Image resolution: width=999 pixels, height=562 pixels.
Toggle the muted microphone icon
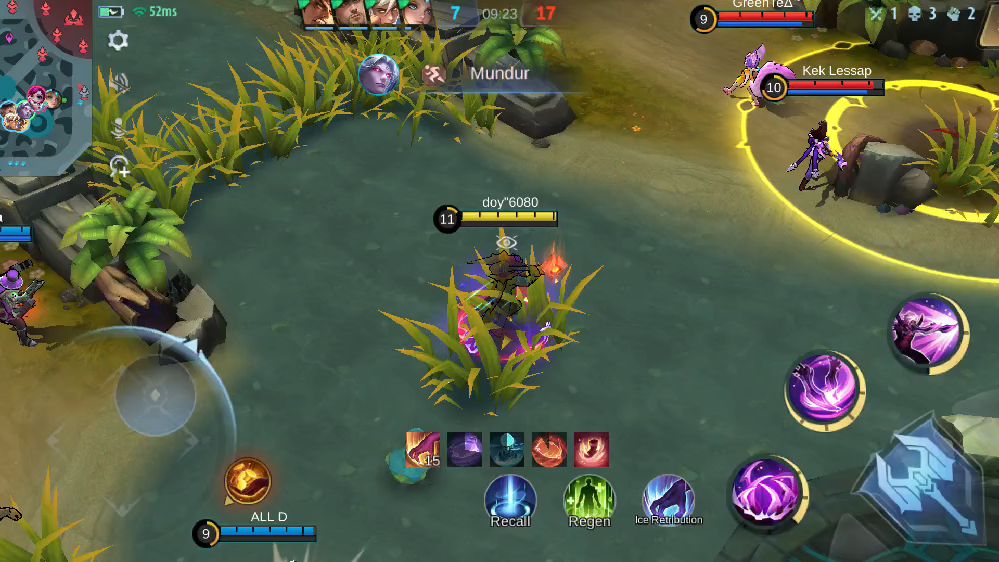coord(119,127)
